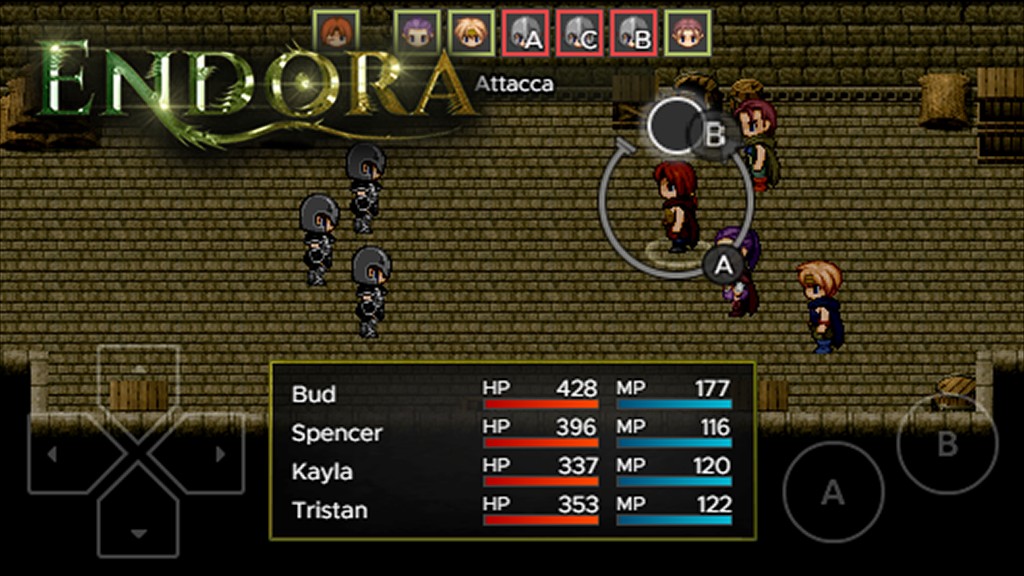Screen dimensions: 1024x576
Task: Select Tristan's row in the party status panel
Action: click(x=511, y=510)
